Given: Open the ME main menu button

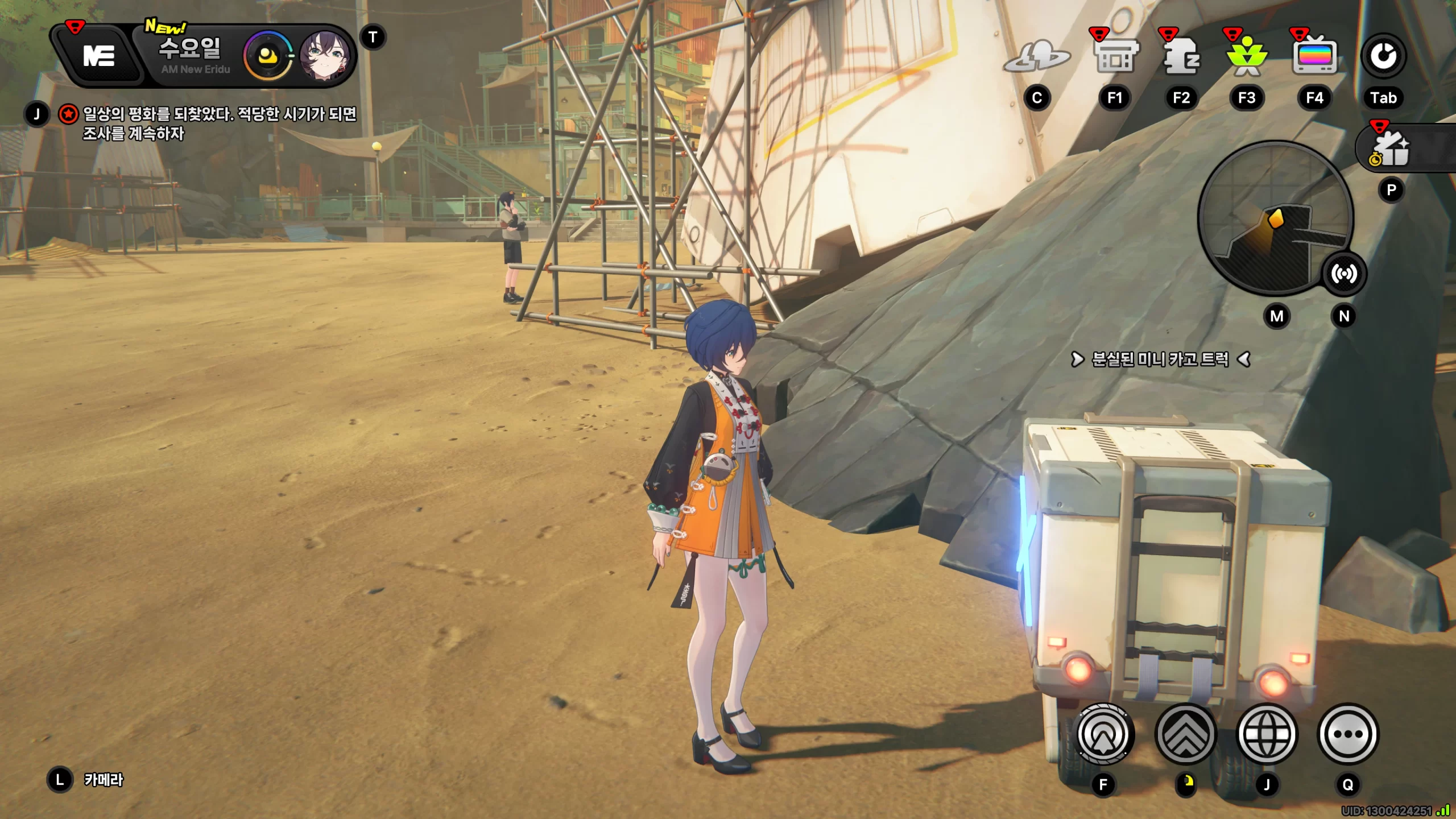Looking at the screenshot, I should (x=100, y=56).
